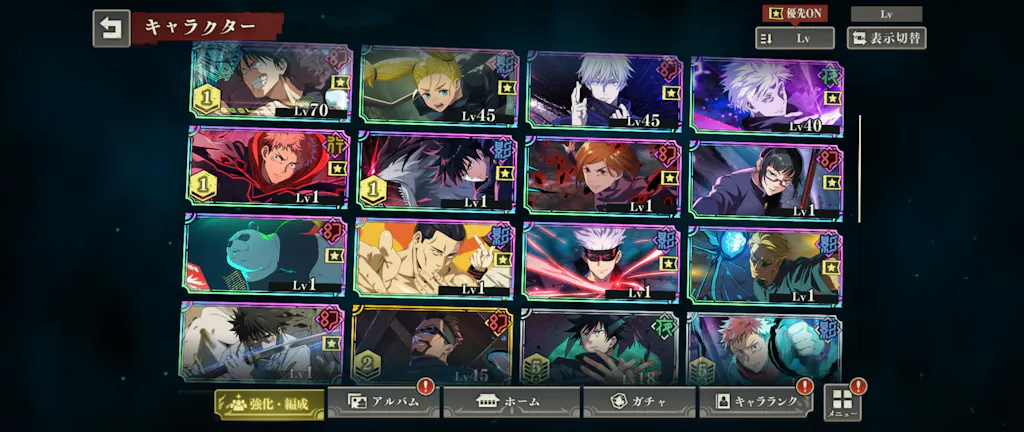Screen dimensions: 1024x432
Task: Open the メニュー grid menu
Action: pyautogui.click(x=843, y=402)
